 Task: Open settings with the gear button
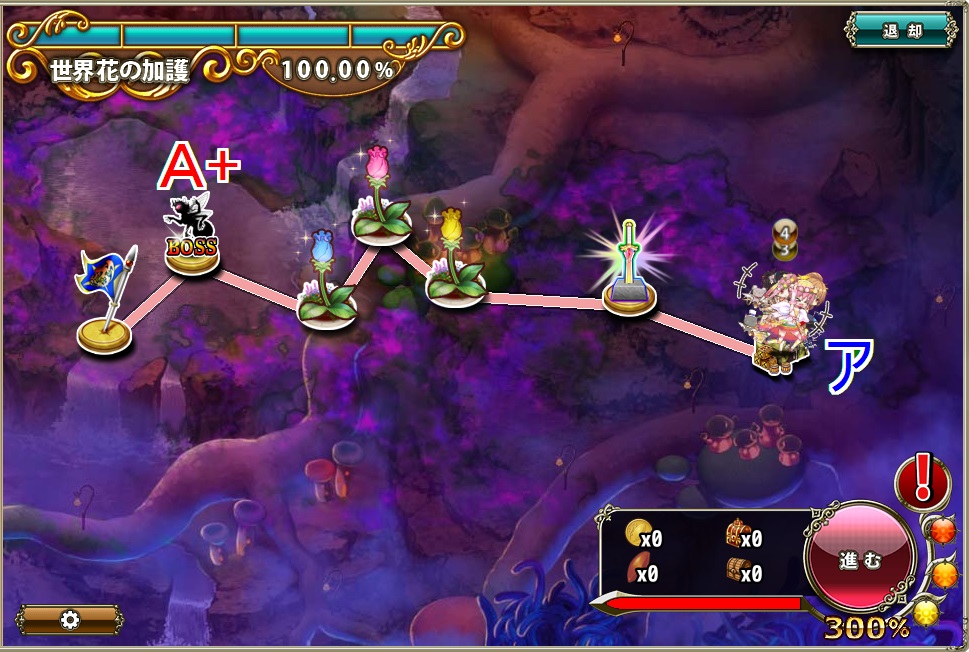click(70, 620)
